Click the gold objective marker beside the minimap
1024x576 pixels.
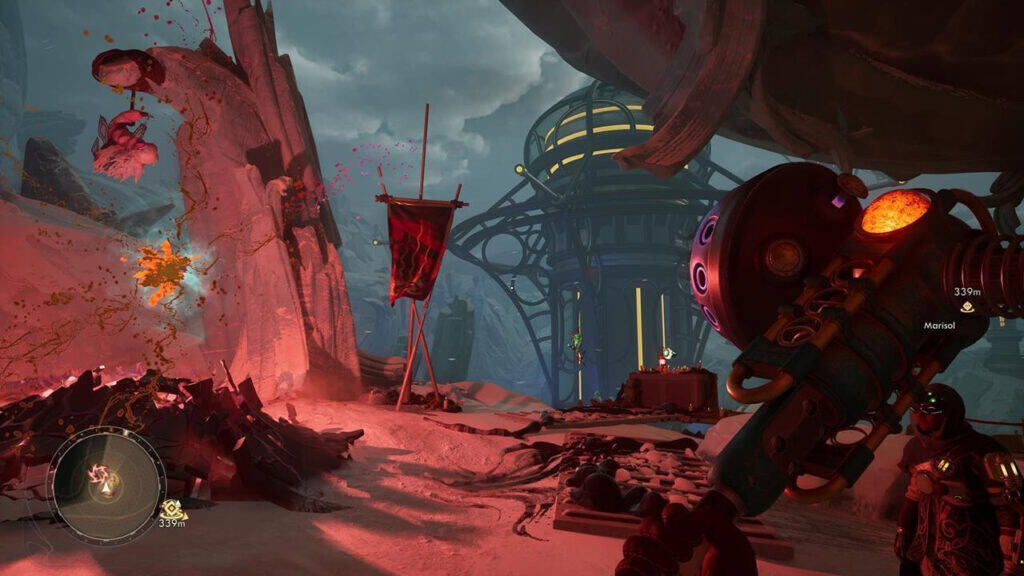[172, 508]
